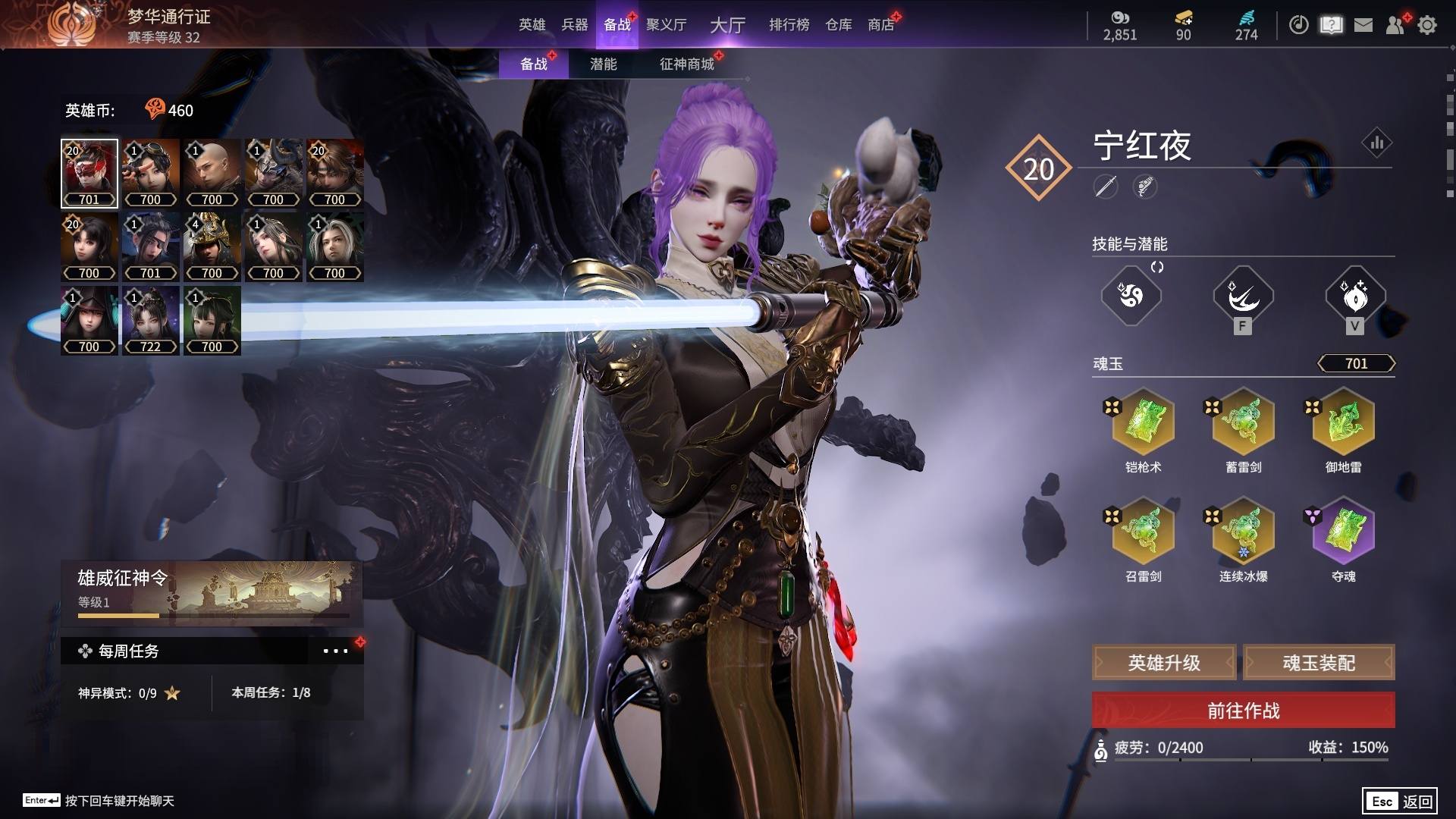Select the 铠枪术 soul jade slot

[1143, 422]
